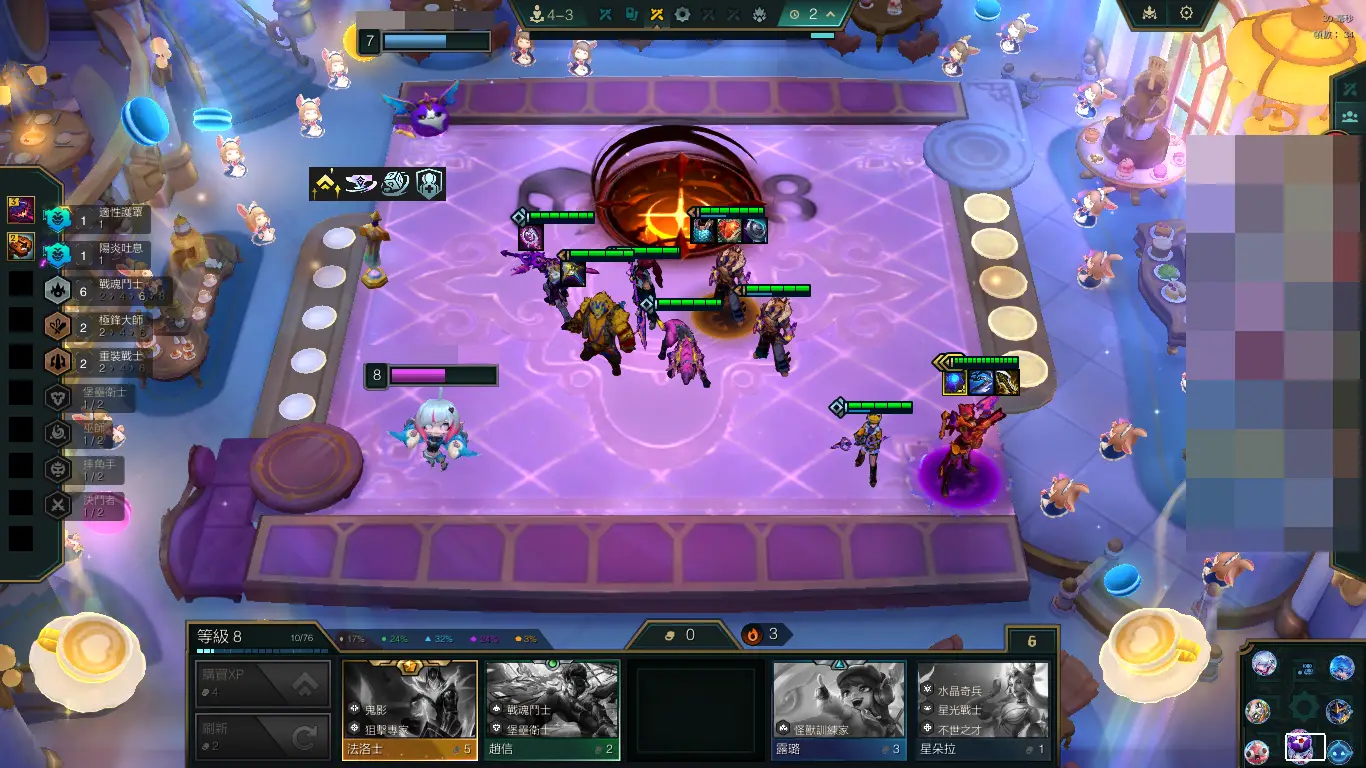Click the gold crossed-swords stage icon at the top
Screen dimensions: 1366x768
click(657, 14)
